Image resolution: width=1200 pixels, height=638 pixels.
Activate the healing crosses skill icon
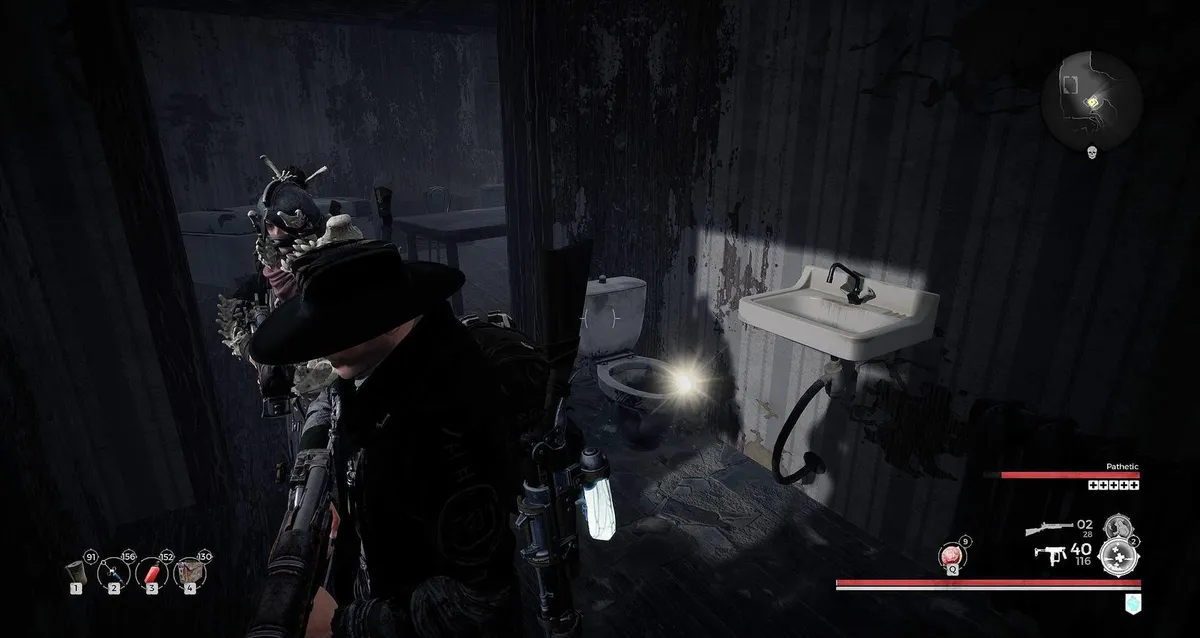(1120, 556)
